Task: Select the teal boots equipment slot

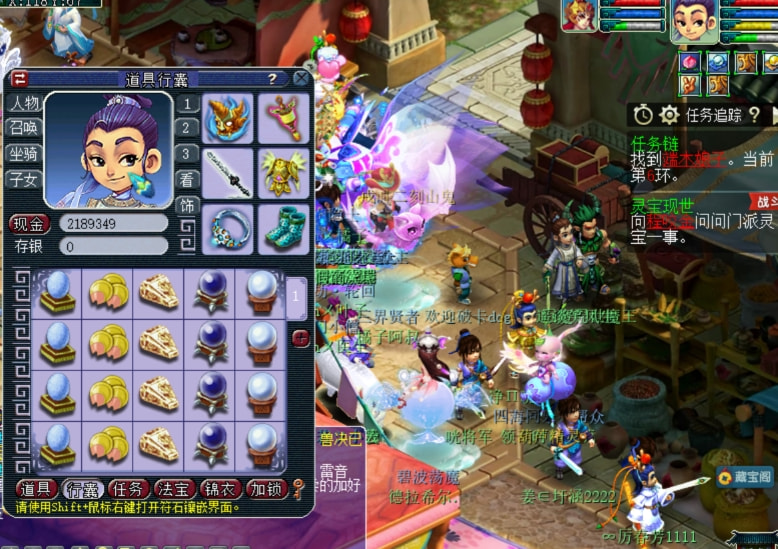Action: 284,228
